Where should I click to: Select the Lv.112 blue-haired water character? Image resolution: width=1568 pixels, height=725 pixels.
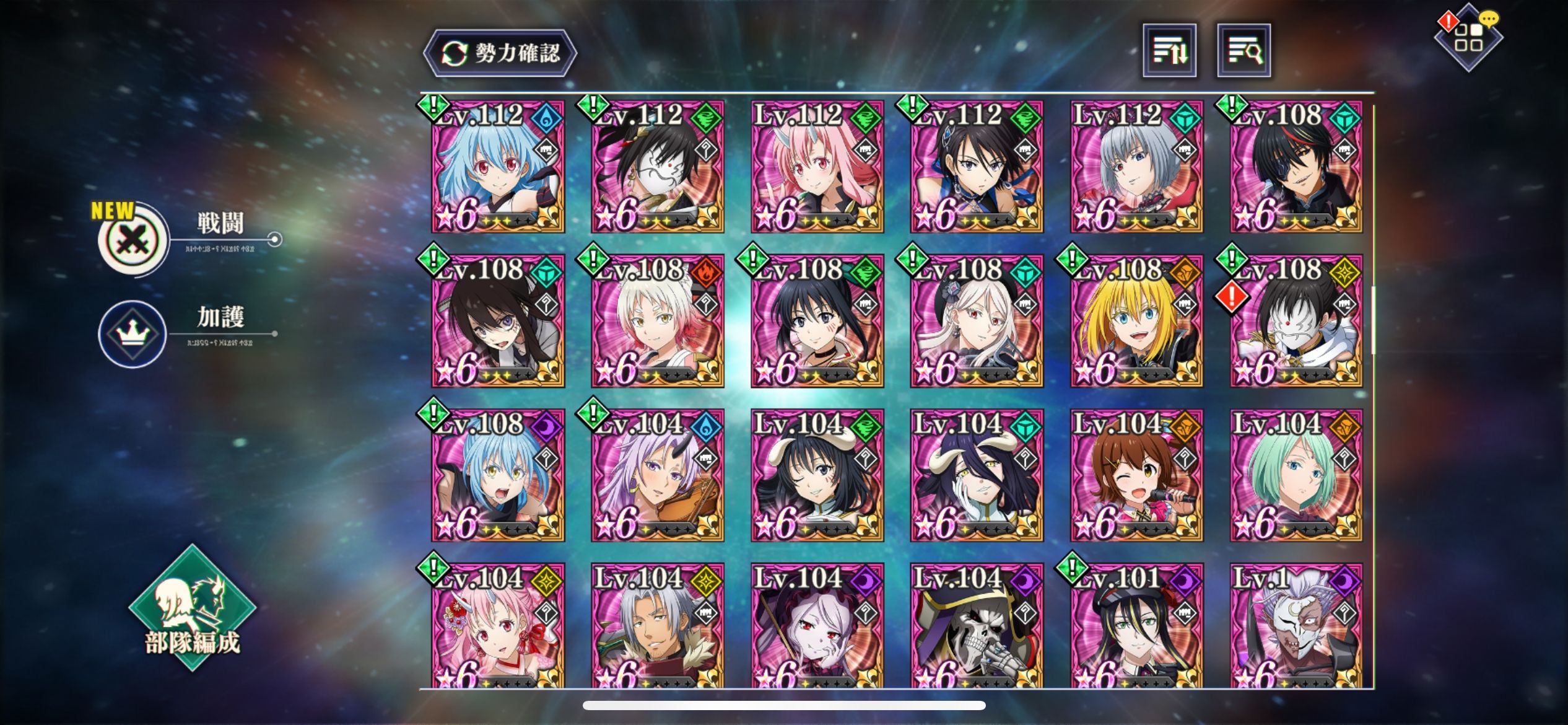[x=498, y=167]
